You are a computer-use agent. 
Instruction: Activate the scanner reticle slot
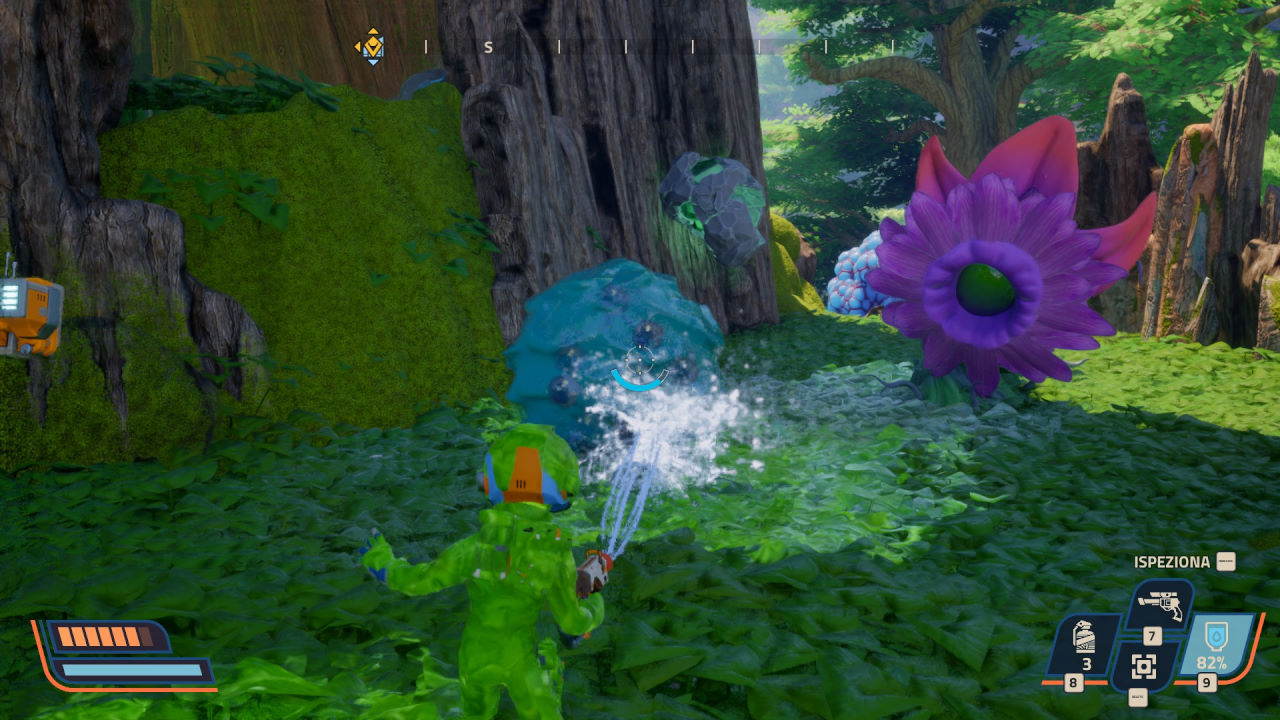tap(1145, 665)
